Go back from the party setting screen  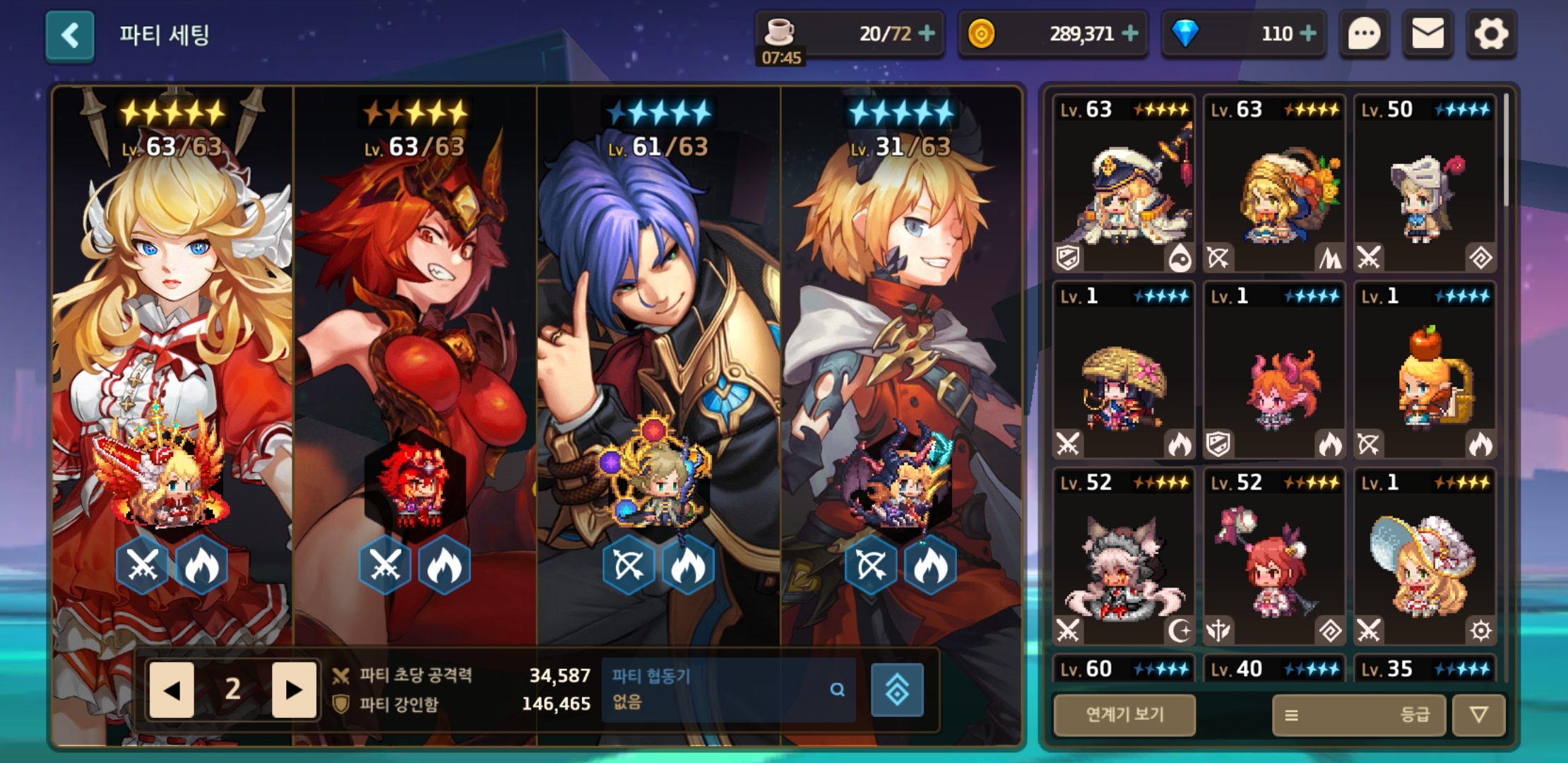click(70, 35)
